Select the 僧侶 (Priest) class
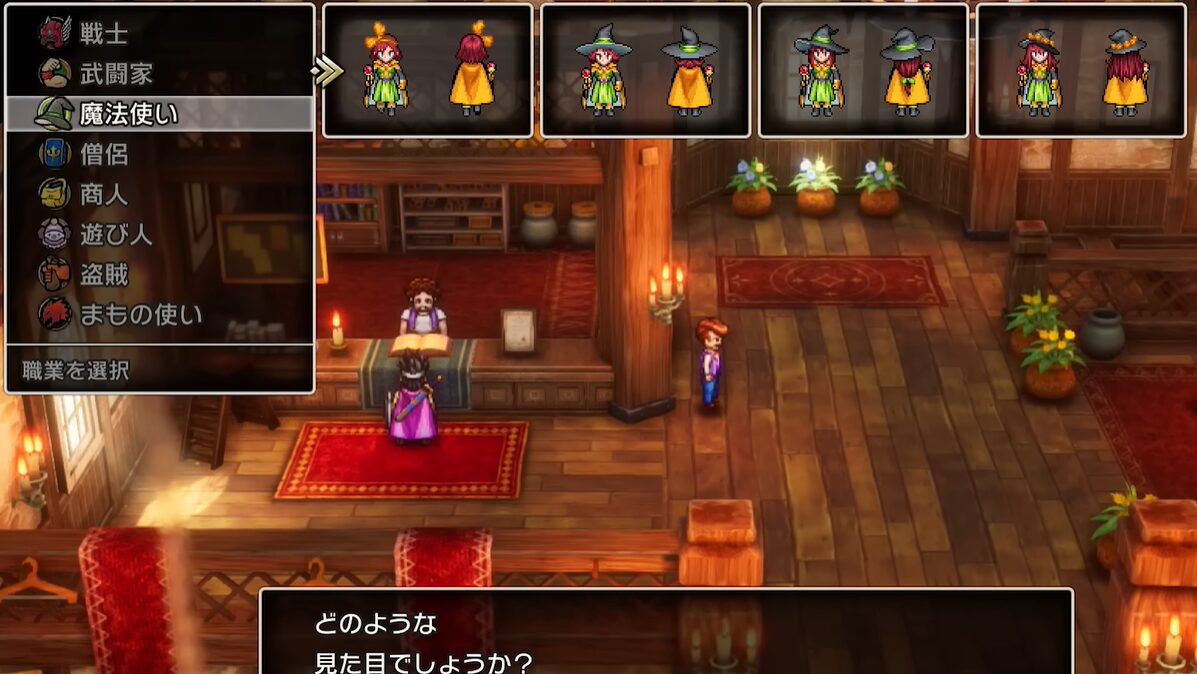1197x674 pixels. pyautogui.click(x=104, y=154)
